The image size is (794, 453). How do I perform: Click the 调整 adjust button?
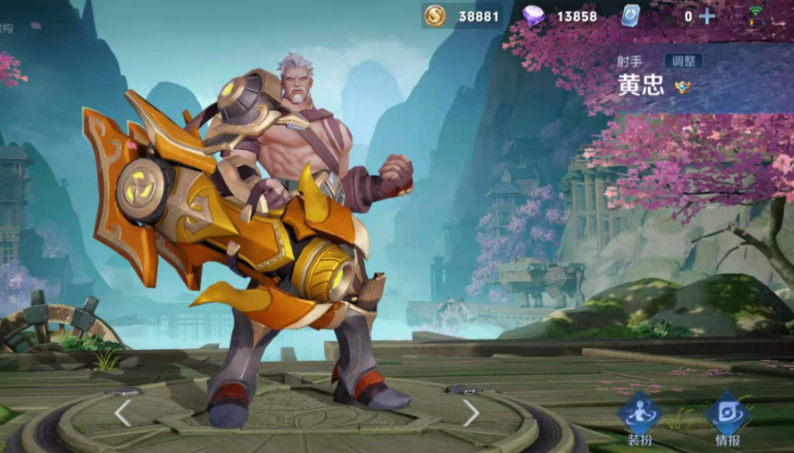(683, 61)
